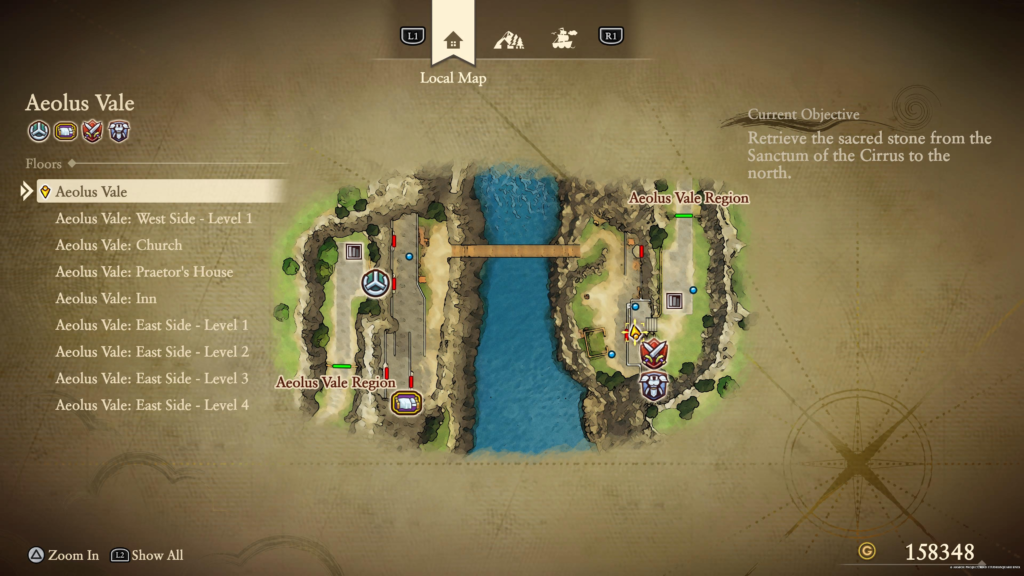Choose Aeolus Vale: East Side - Level 1

[x=152, y=325]
